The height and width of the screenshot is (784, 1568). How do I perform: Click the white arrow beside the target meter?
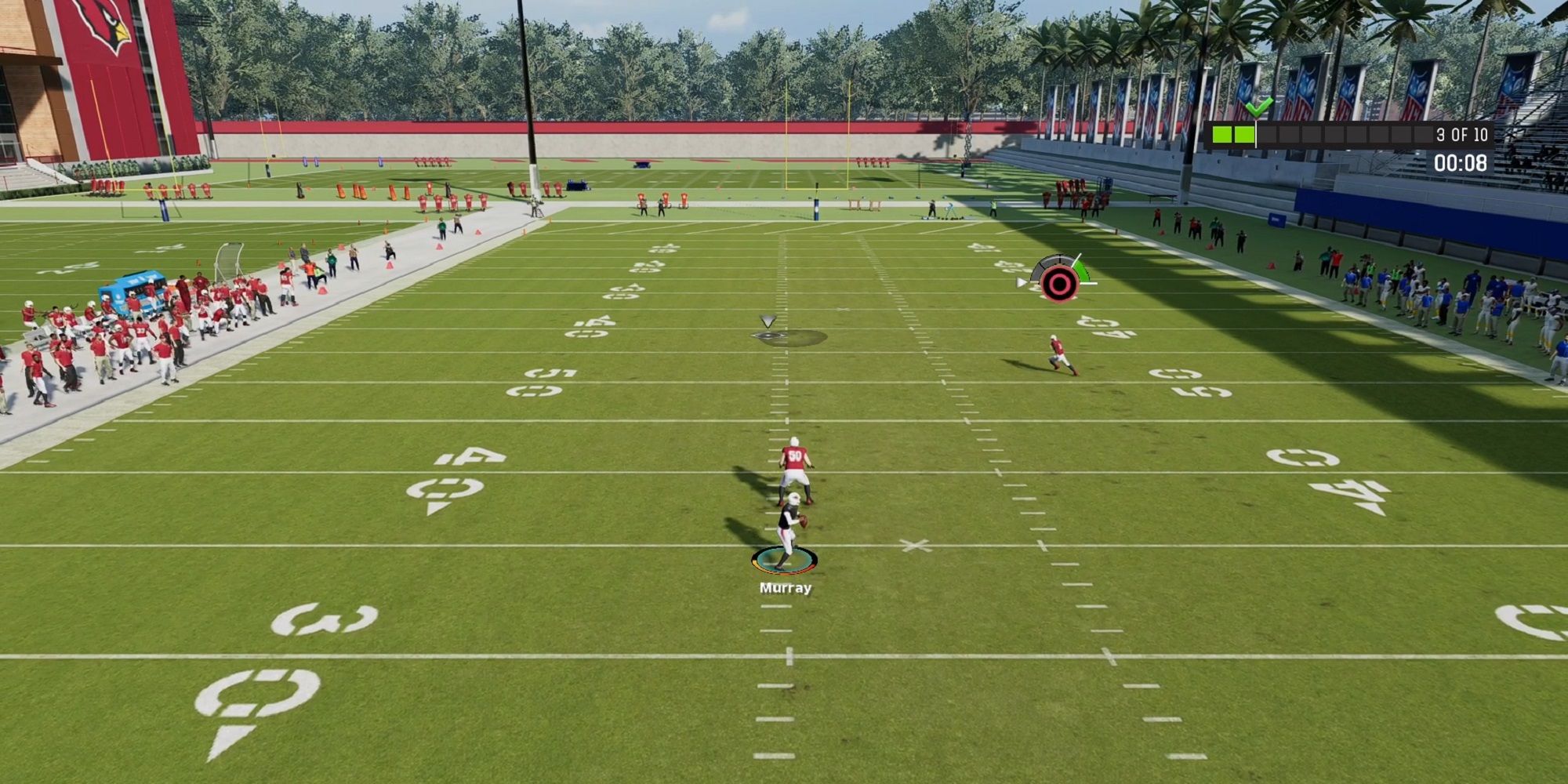1021,282
